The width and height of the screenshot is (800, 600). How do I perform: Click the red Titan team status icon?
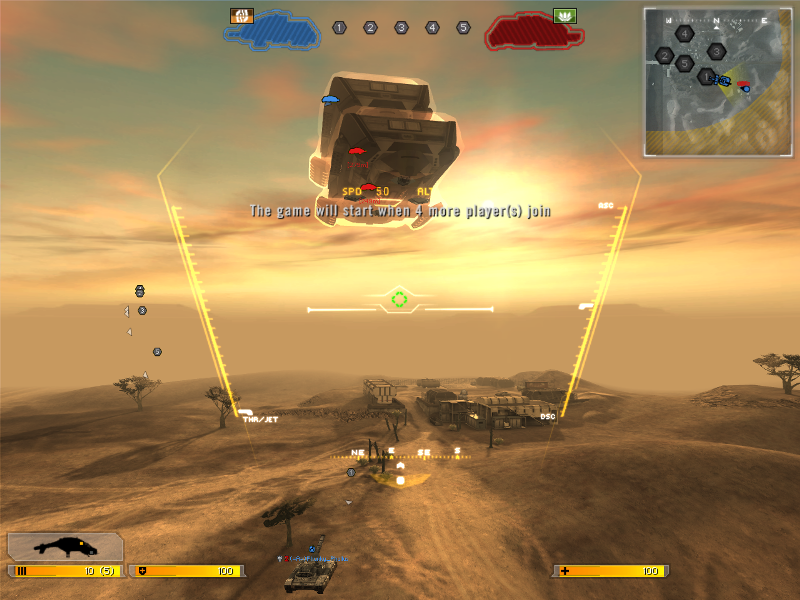pyautogui.click(x=533, y=32)
